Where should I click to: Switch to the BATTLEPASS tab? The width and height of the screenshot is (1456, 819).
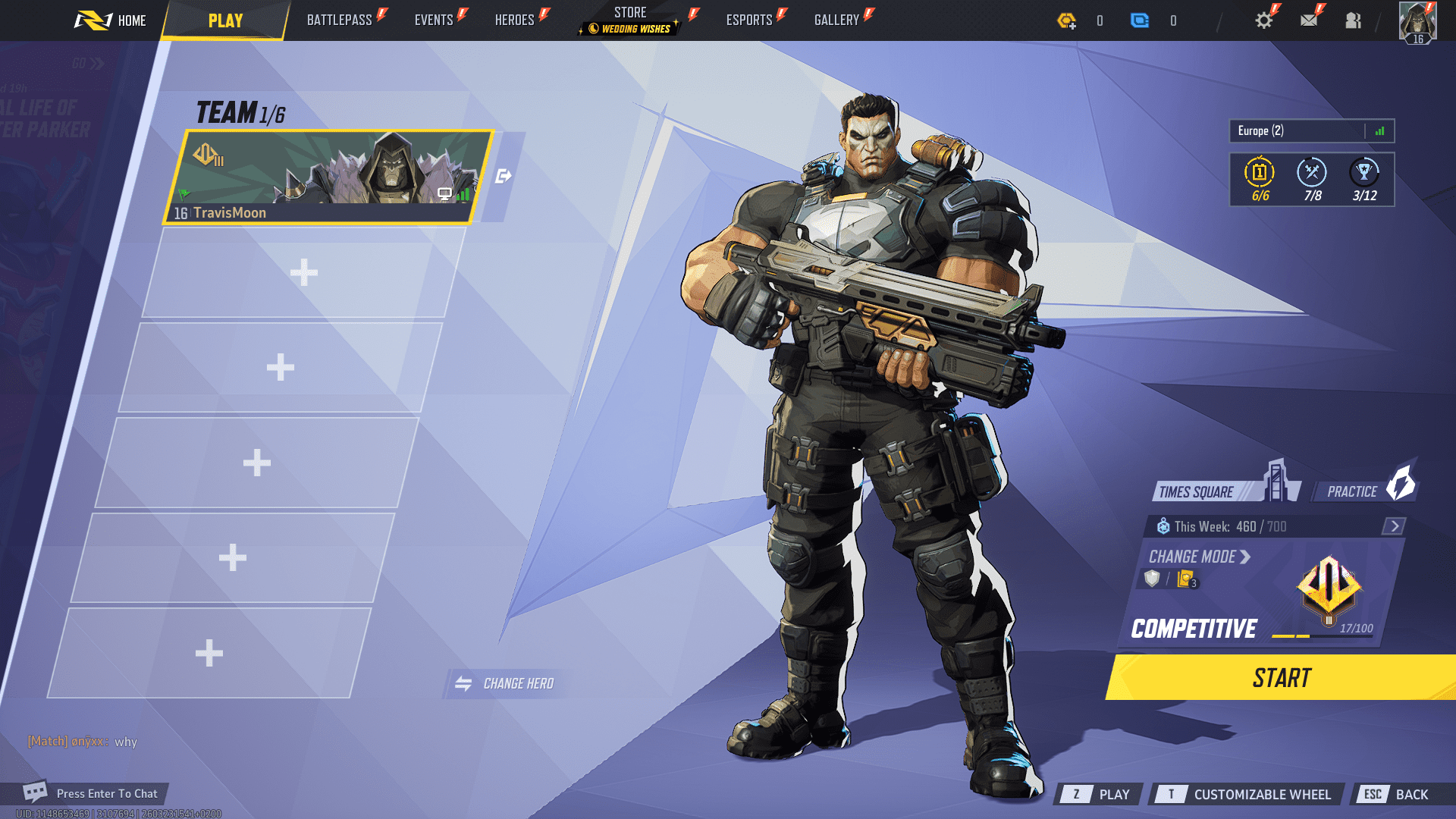click(x=341, y=20)
